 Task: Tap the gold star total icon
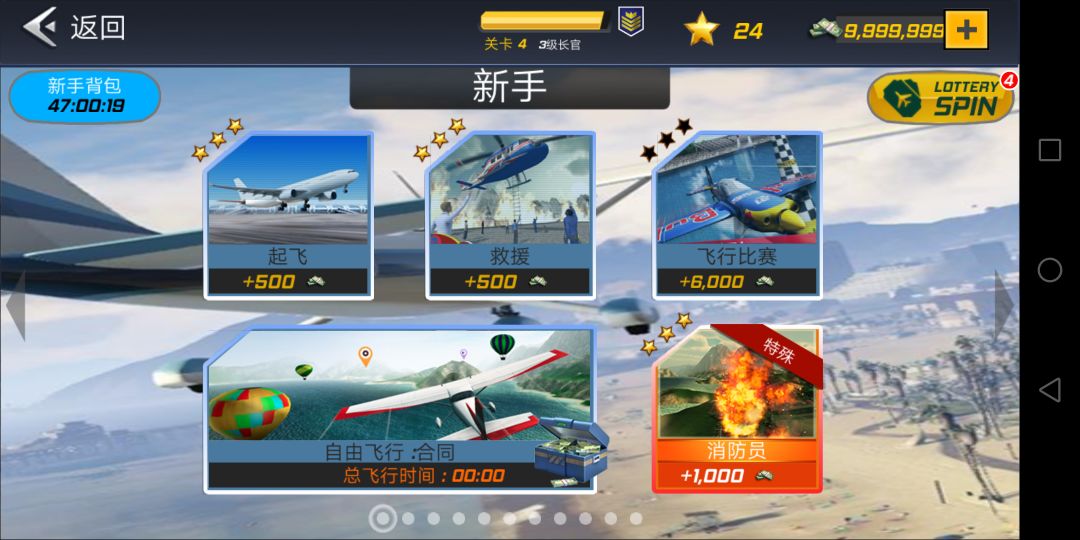701,30
